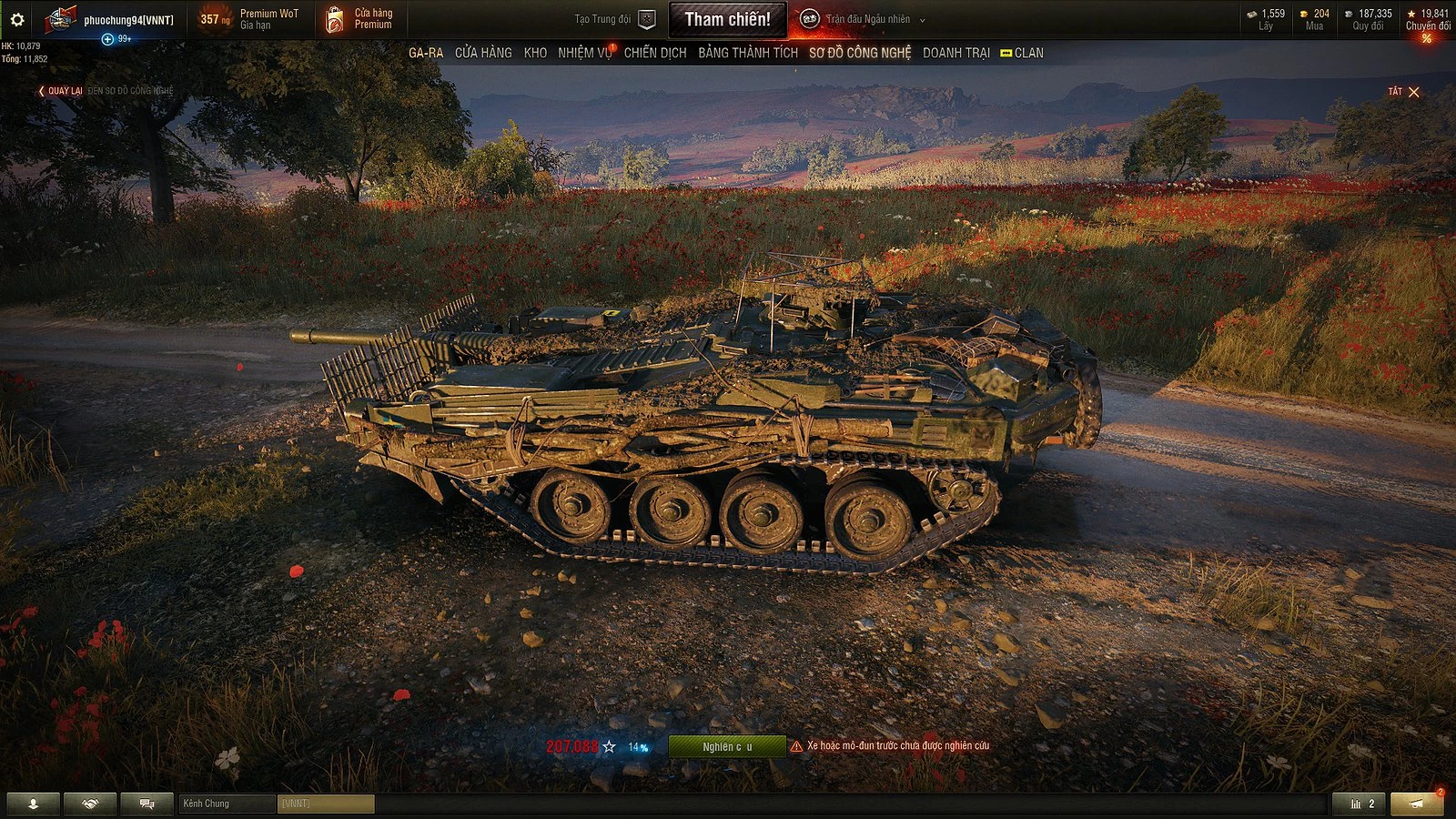Open the CỬA HÀNG menu item
1456x819 pixels.
[x=485, y=53]
